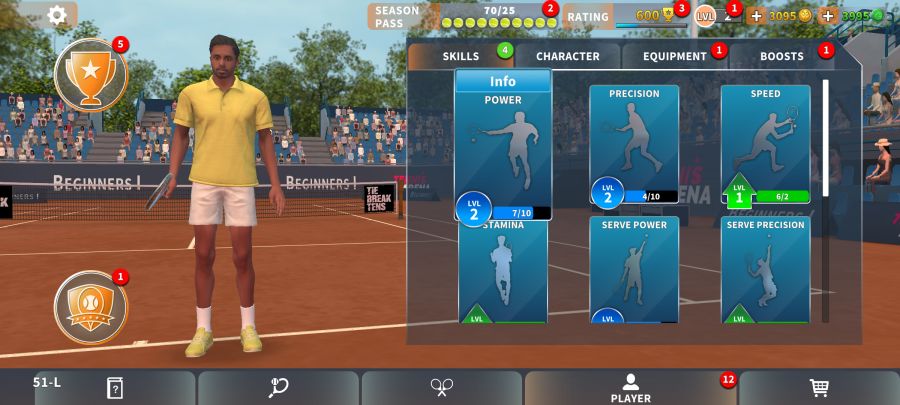Viewport: 900px width, 405px height.
Task: Add green currency with plus button
Action: [828, 16]
